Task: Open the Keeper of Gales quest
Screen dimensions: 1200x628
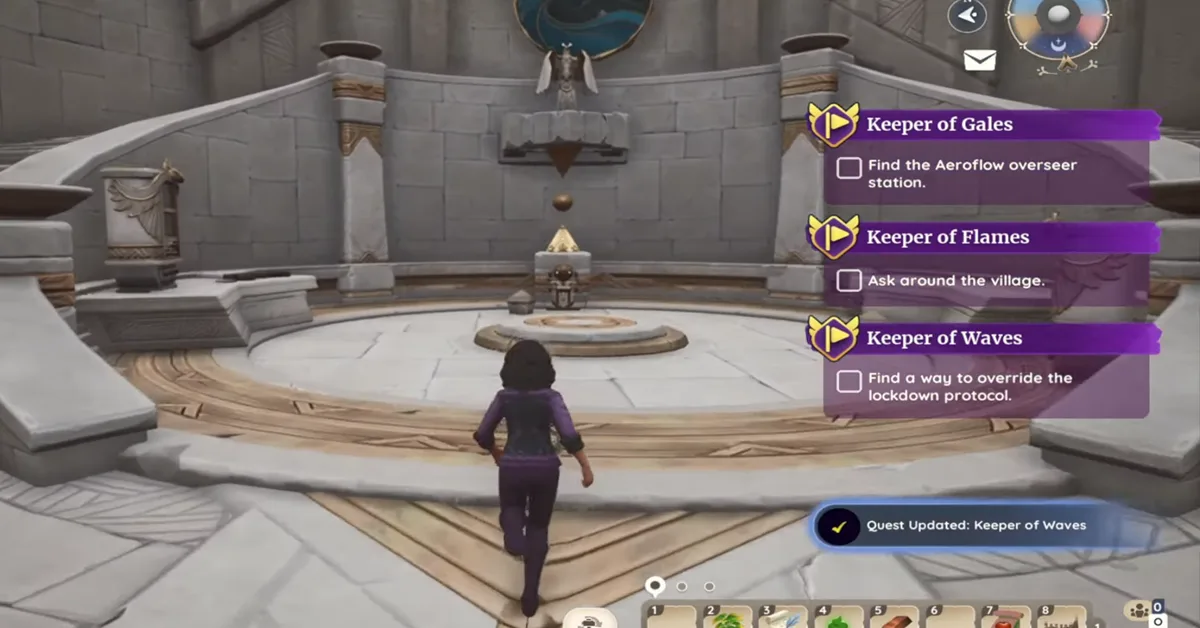Action: (x=938, y=125)
